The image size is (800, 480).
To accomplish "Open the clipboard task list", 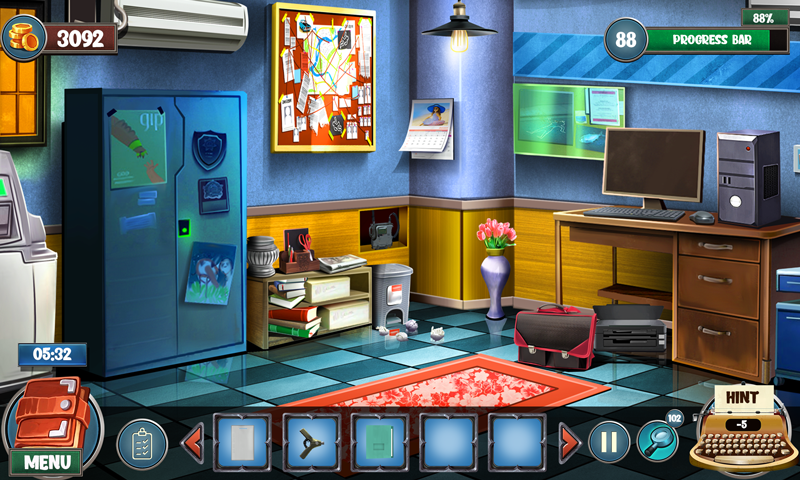I will click(142, 443).
